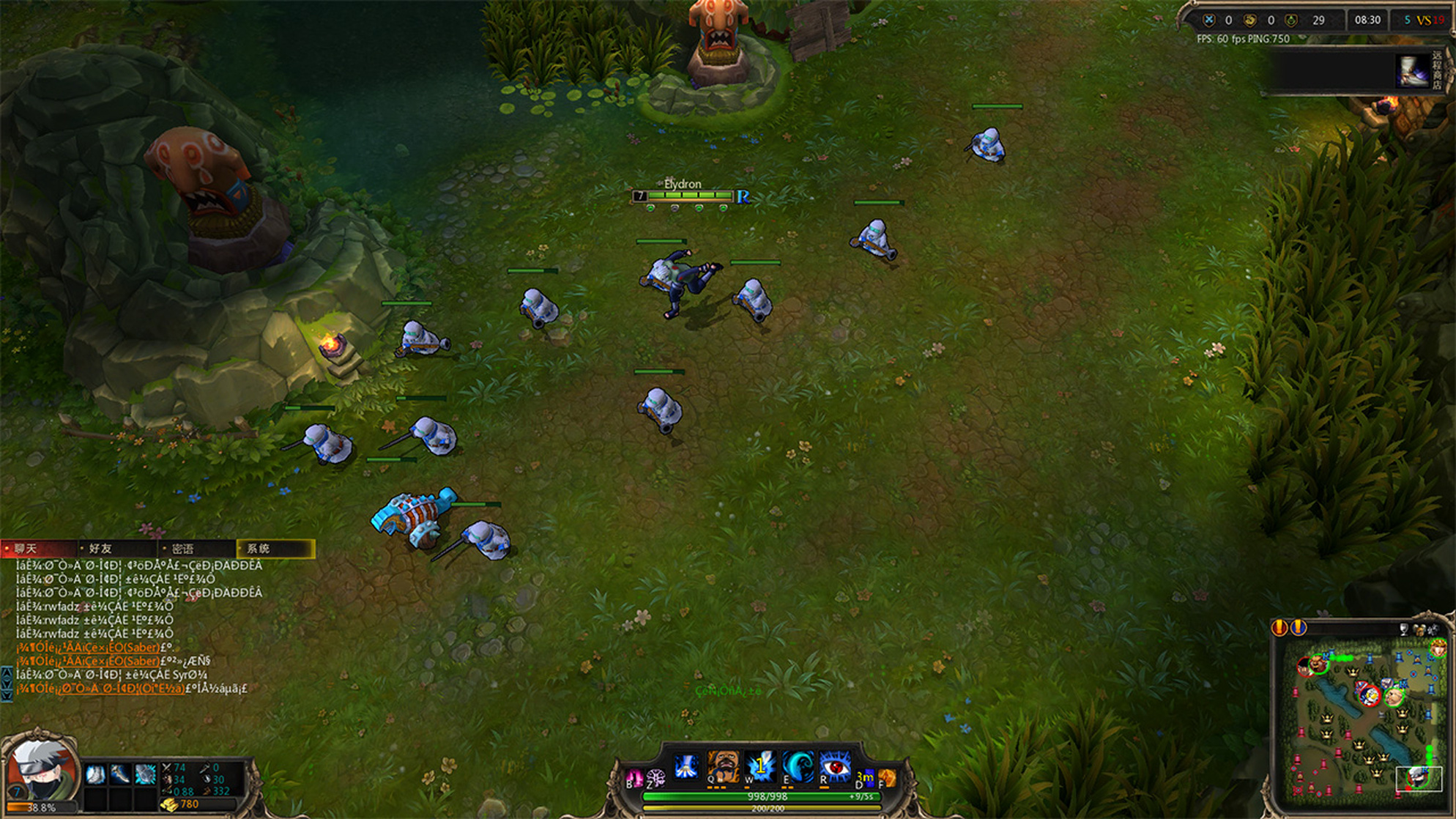Activate the pug dog Q ability
1456x819 pixels.
click(722, 767)
